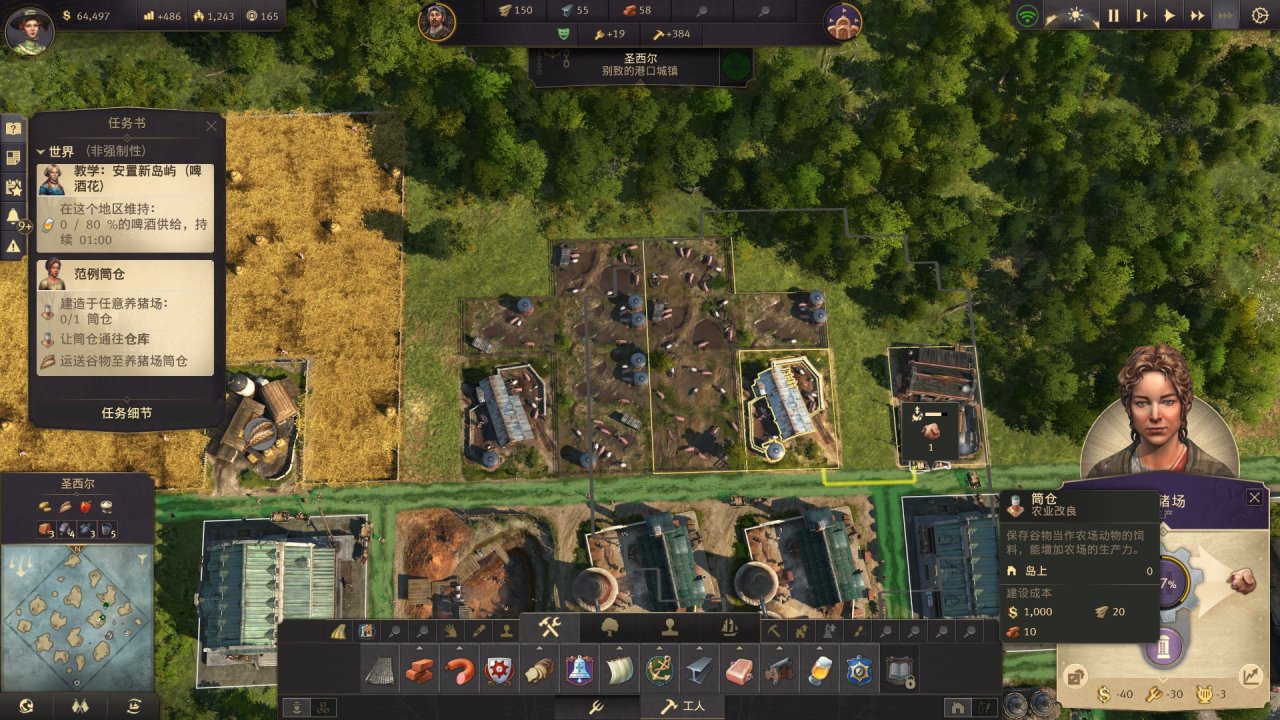Image resolution: width=1280 pixels, height=720 pixels.
Task: Close the pig farm info panel
Action: 1254,497
